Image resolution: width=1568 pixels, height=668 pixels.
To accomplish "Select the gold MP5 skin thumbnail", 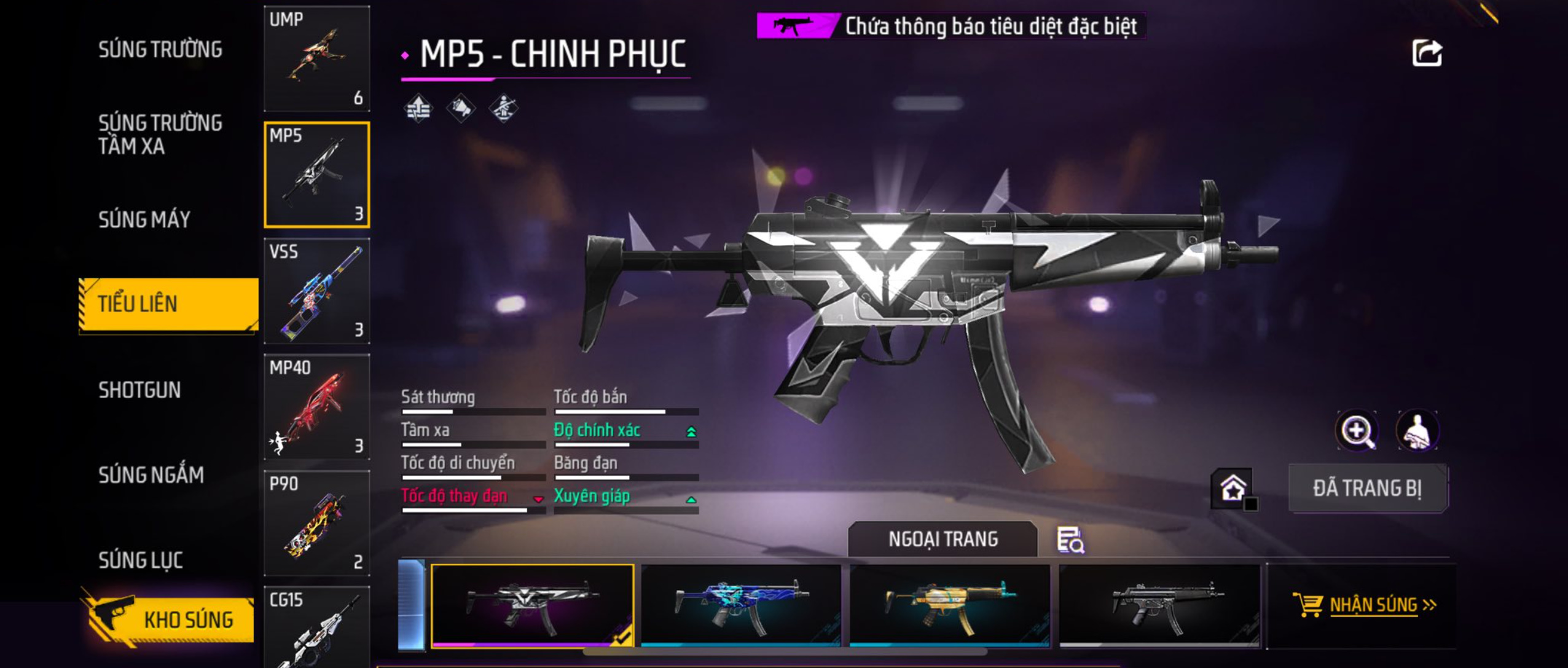I will [x=950, y=605].
